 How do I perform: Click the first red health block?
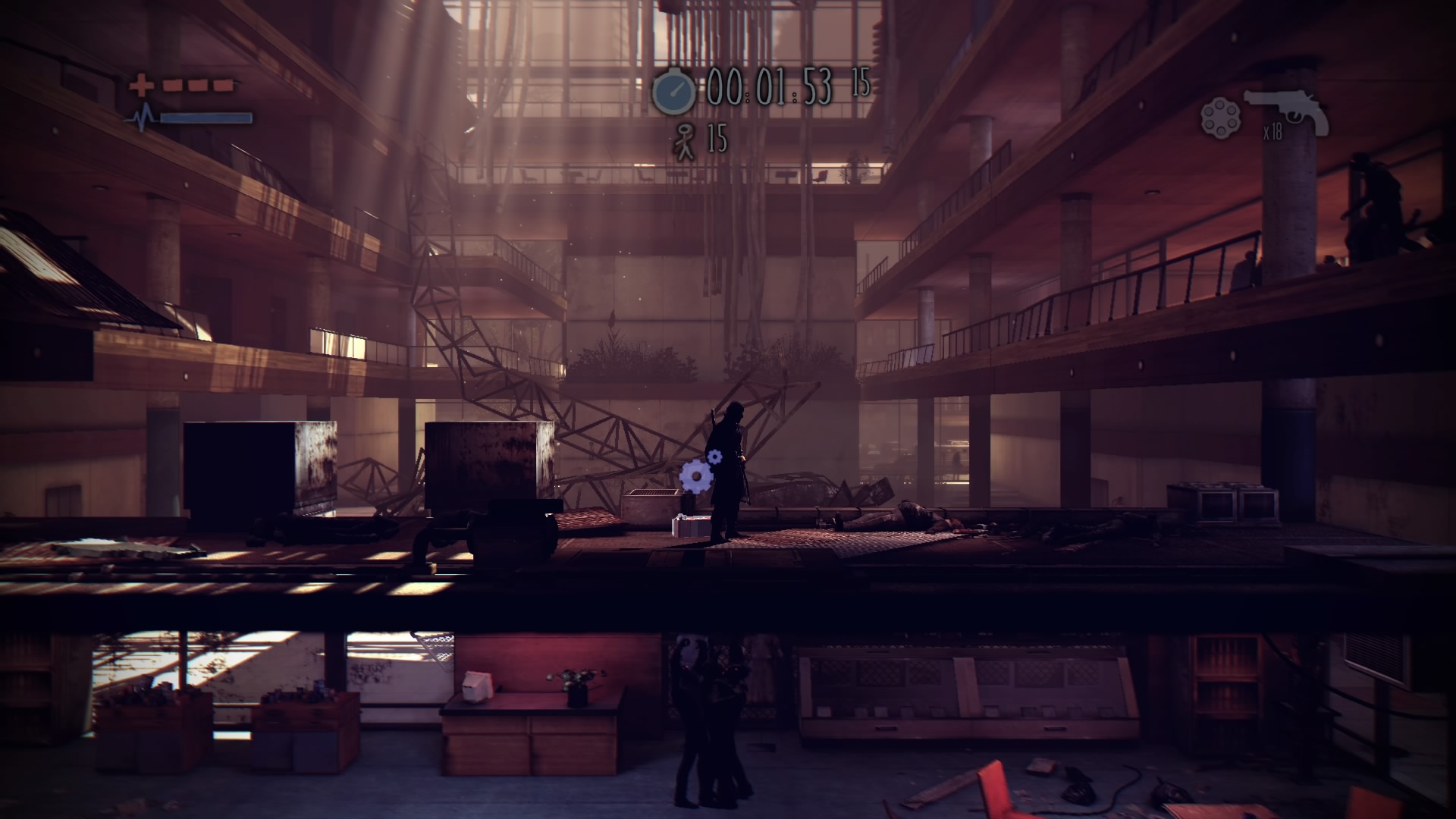click(174, 85)
